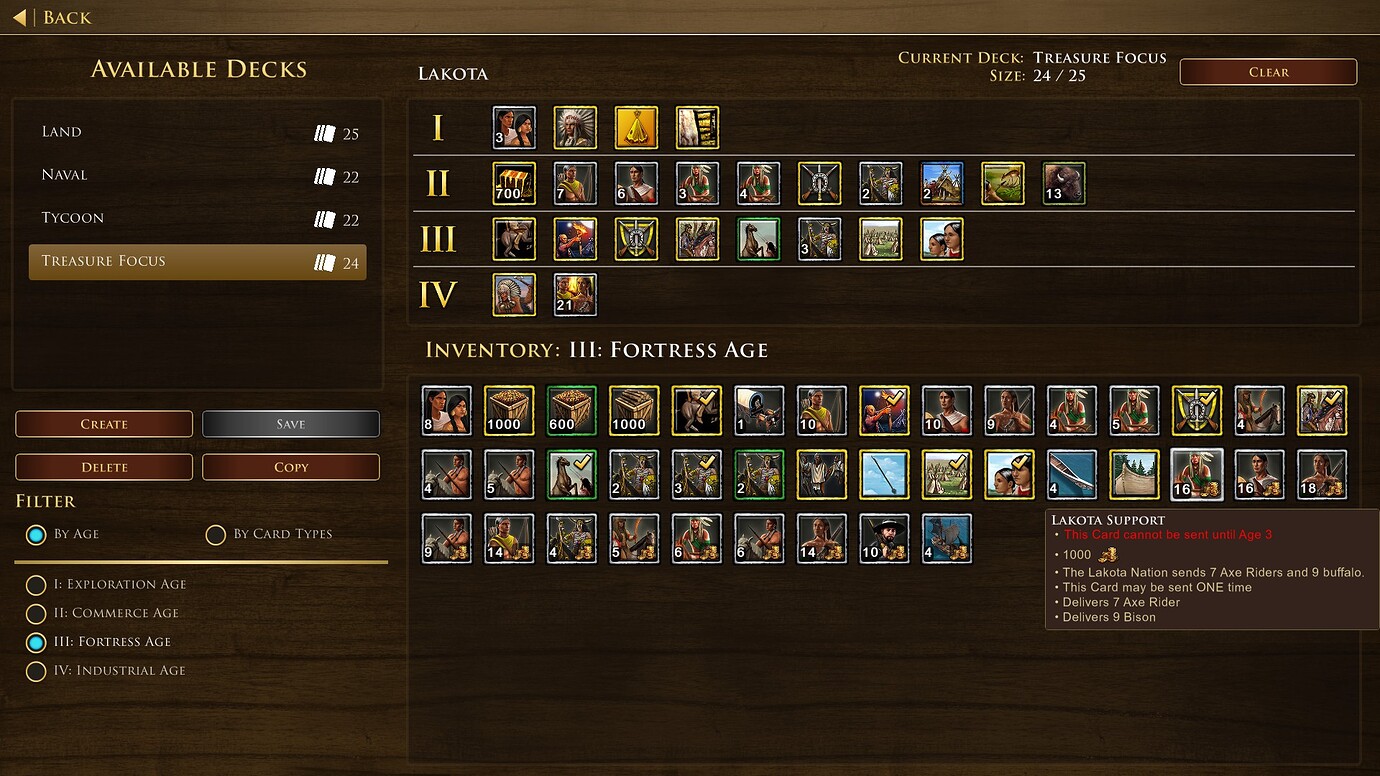Show Exploration Age cards
Image resolution: width=1380 pixels, height=776 pixels.
click(x=36, y=585)
